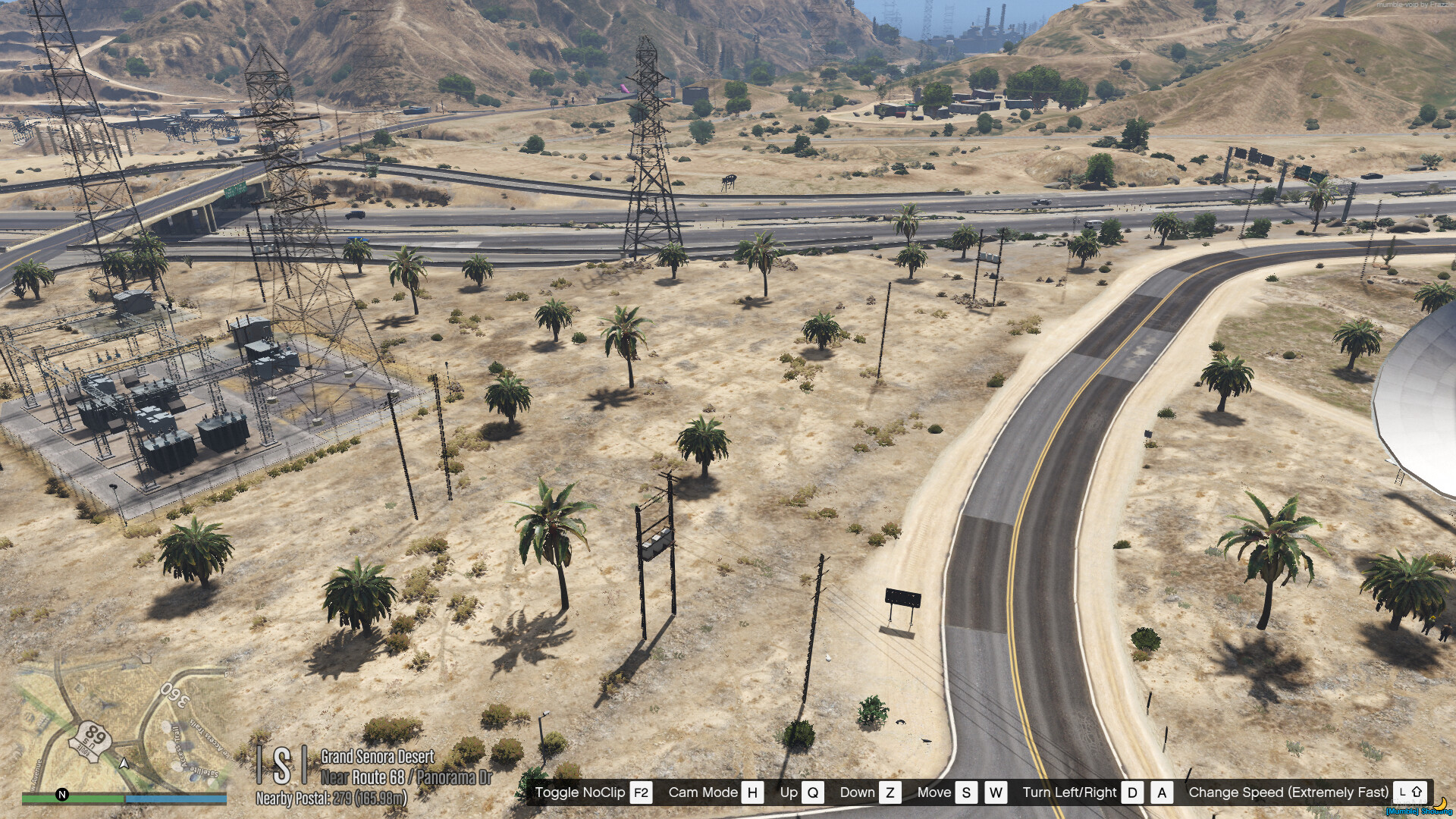Select the H key badge for Cam Mode
The image size is (1456, 819).
[x=753, y=792]
